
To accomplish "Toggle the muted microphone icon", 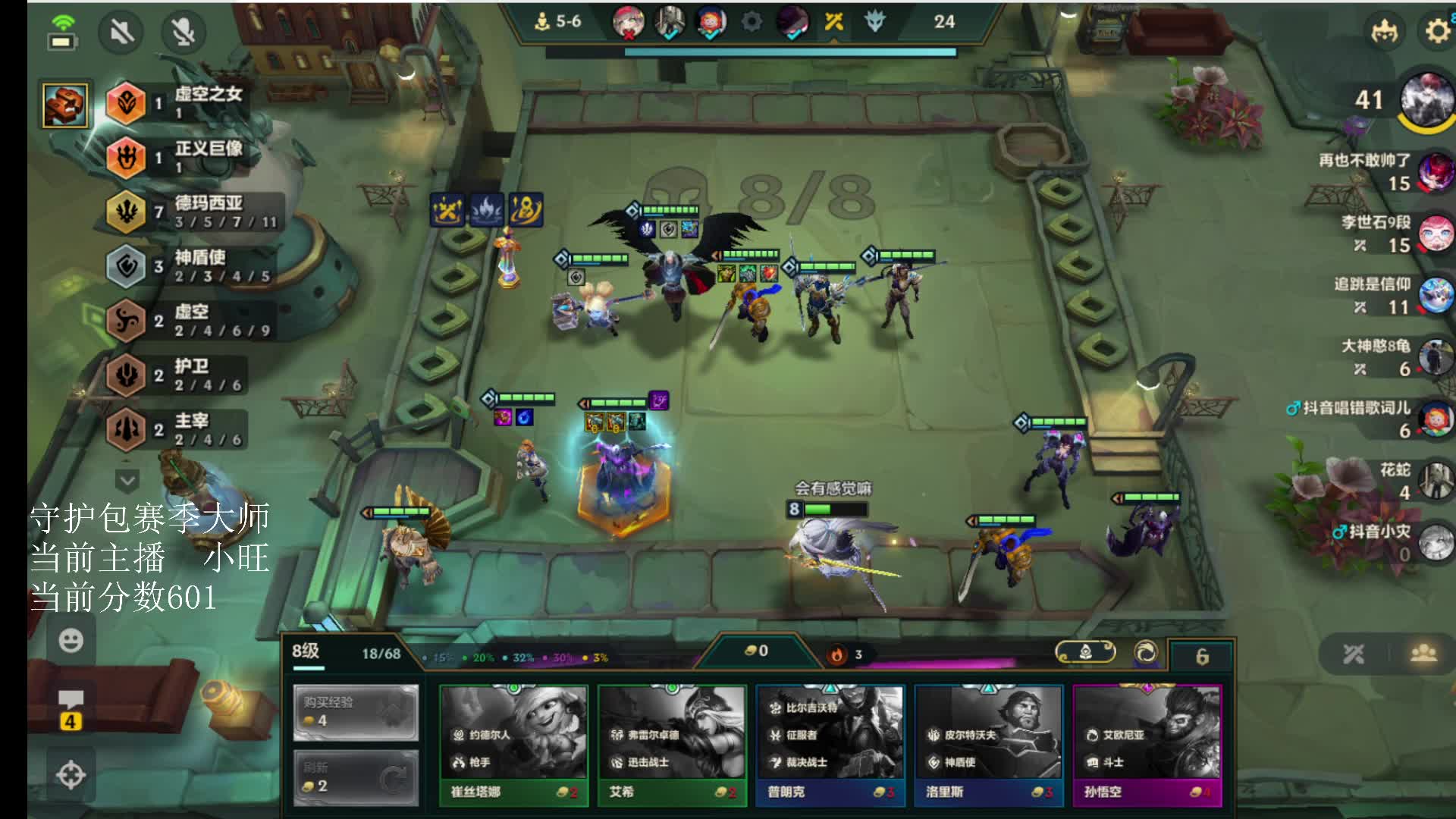I will [184, 32].
